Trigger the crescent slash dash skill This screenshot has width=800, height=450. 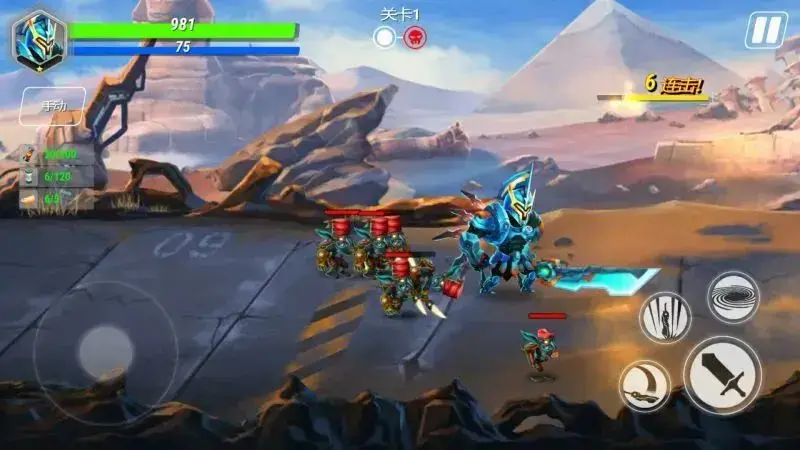(x=644, y=386)
